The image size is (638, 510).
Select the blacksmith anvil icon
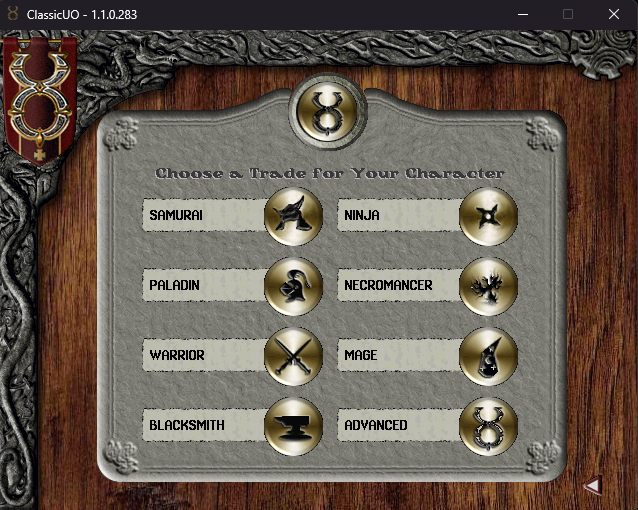pyautogui.click(x=293, y=426)
